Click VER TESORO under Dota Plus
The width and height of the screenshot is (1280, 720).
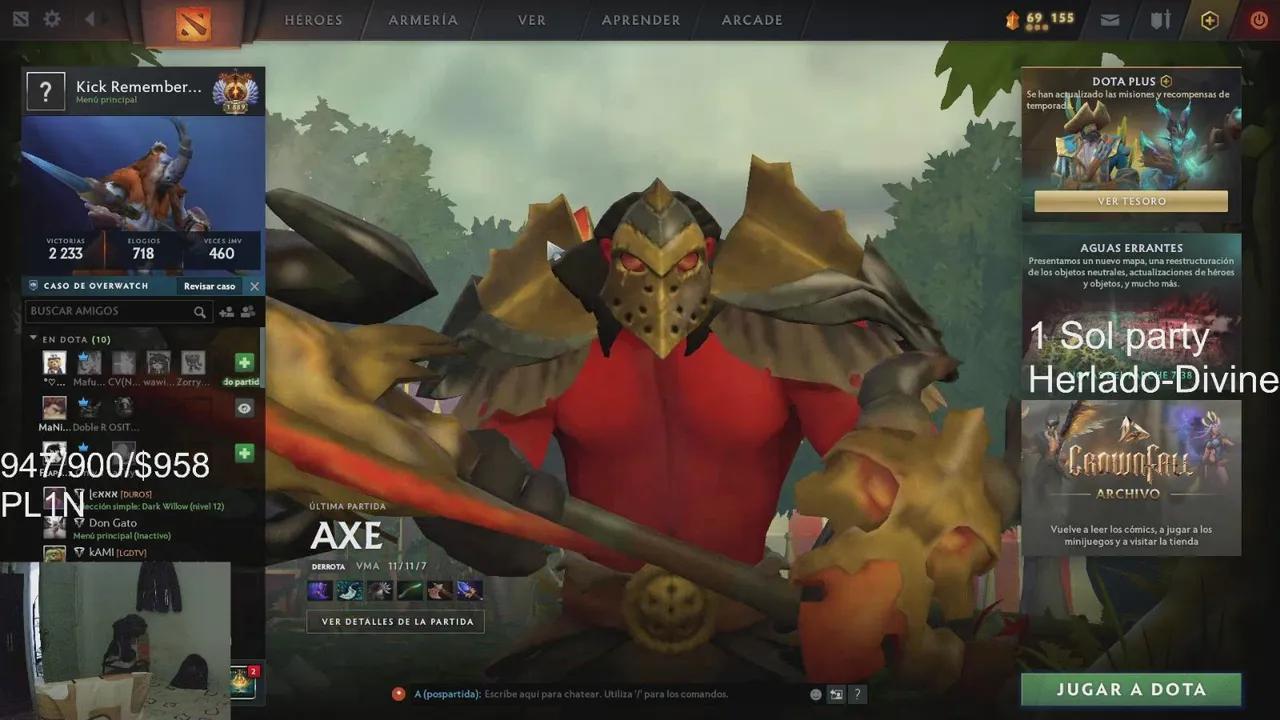pos(1130,201)
